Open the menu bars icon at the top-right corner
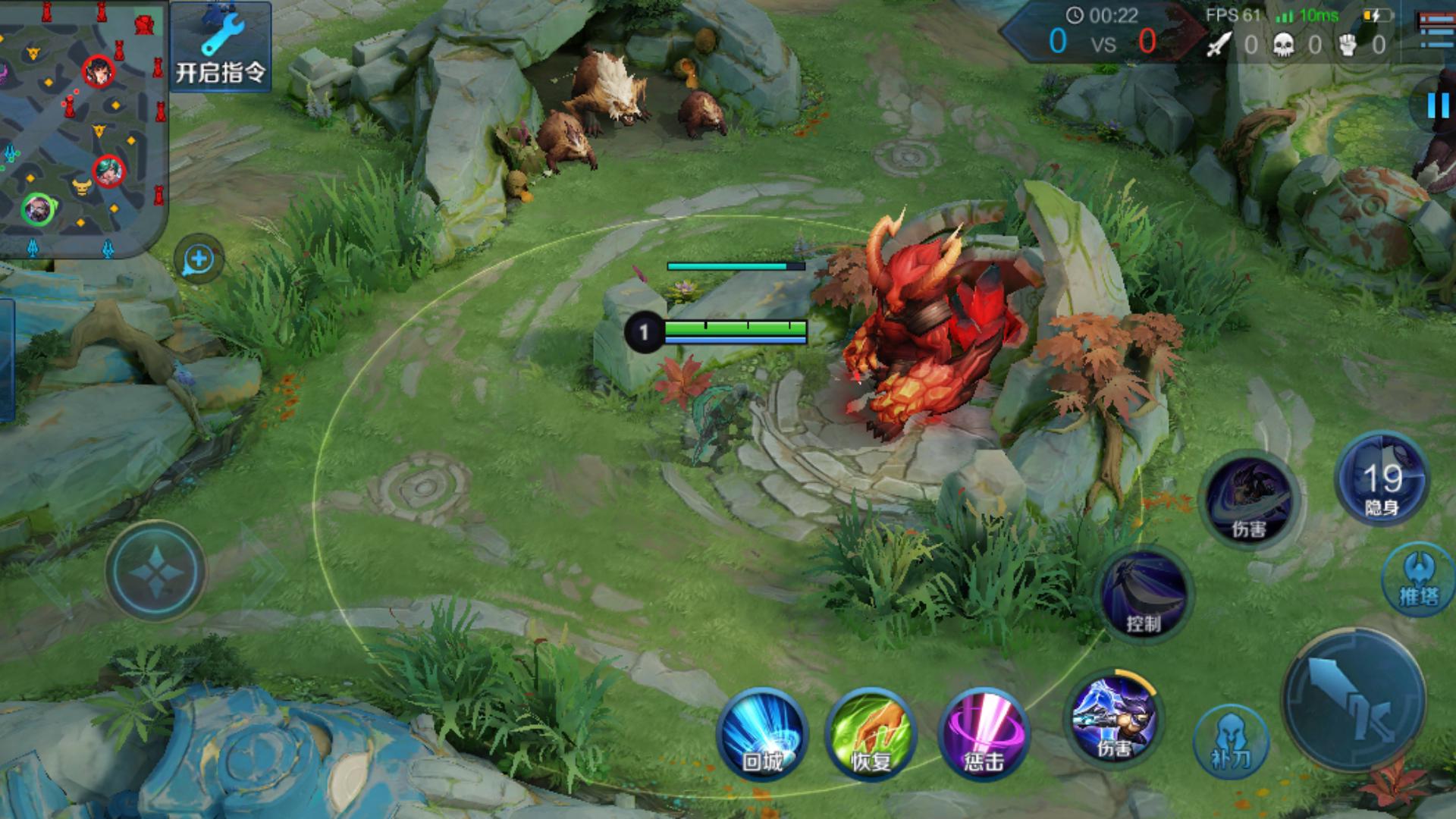The width and height of the screenshot is (1456, 819). click(1436, 29)
